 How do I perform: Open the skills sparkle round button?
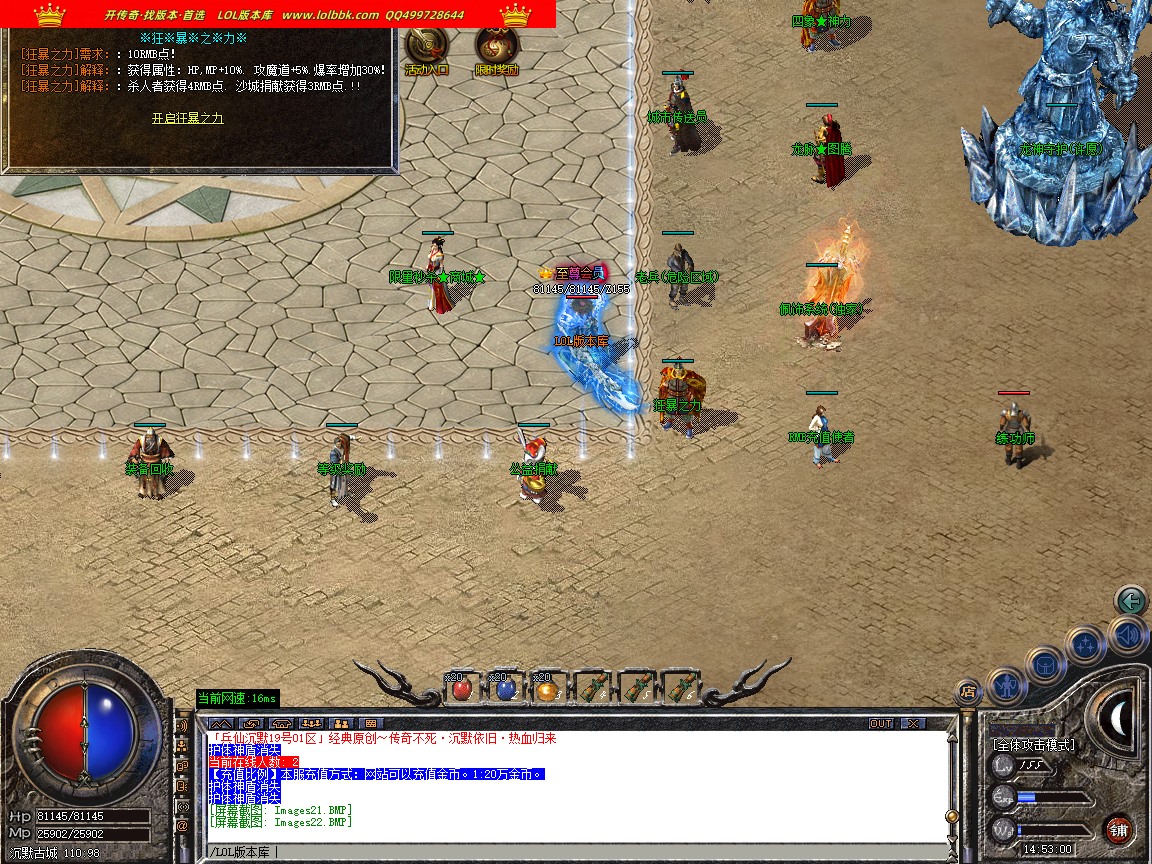click(1084, 645)
